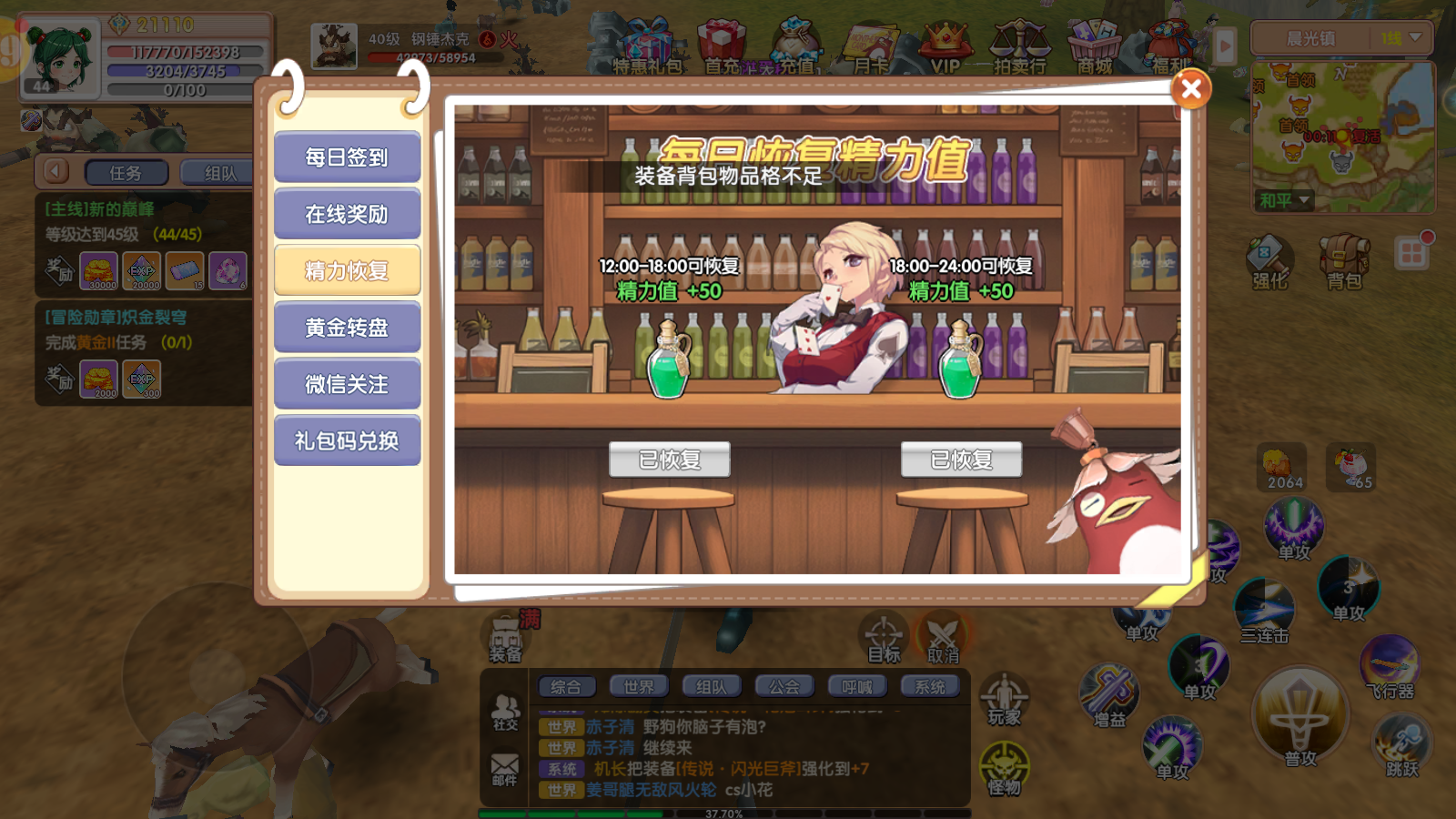
Task: Switch to the 组队 team panel tab
Action: (x=219, y=173)
